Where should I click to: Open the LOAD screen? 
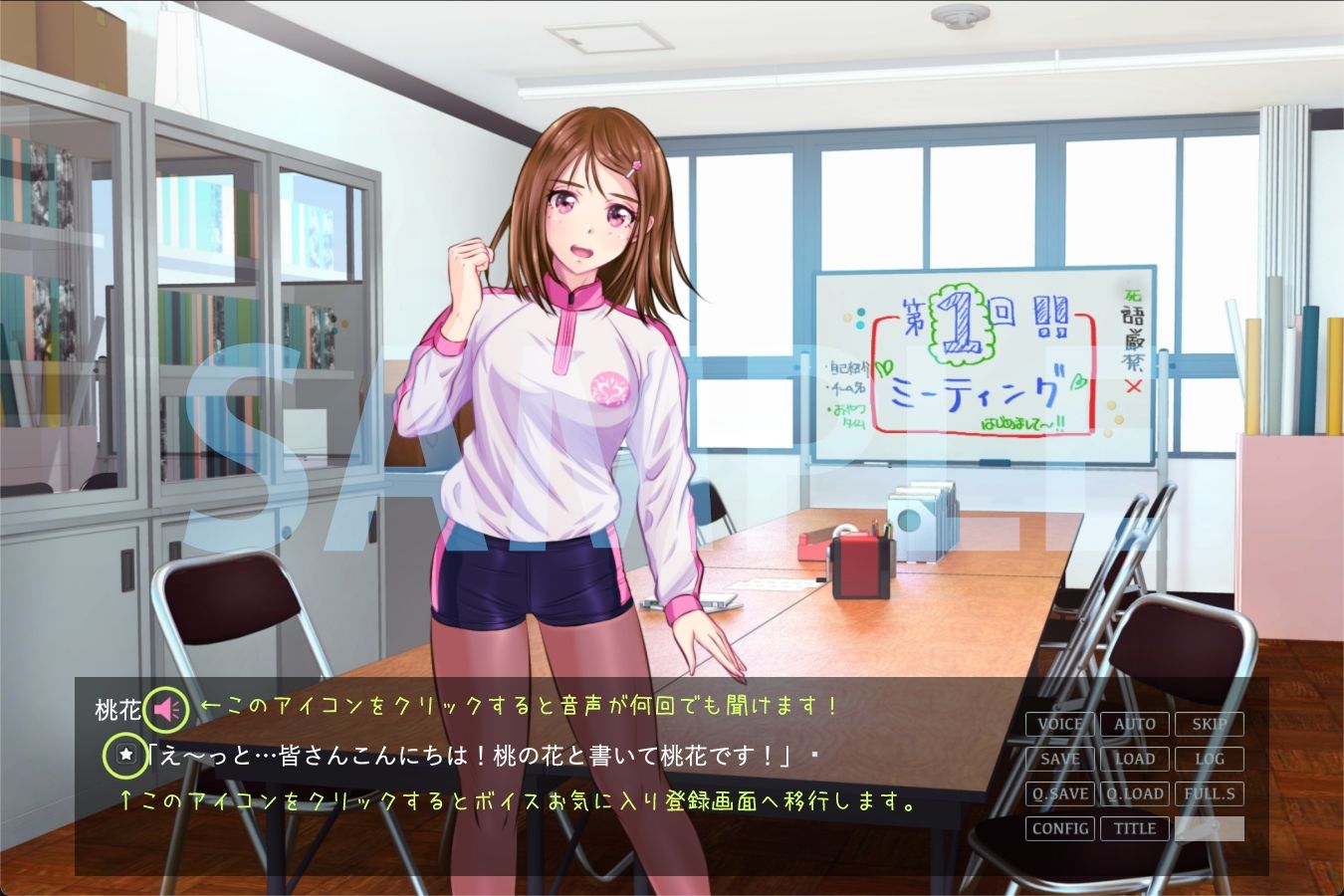[1135, 759]
